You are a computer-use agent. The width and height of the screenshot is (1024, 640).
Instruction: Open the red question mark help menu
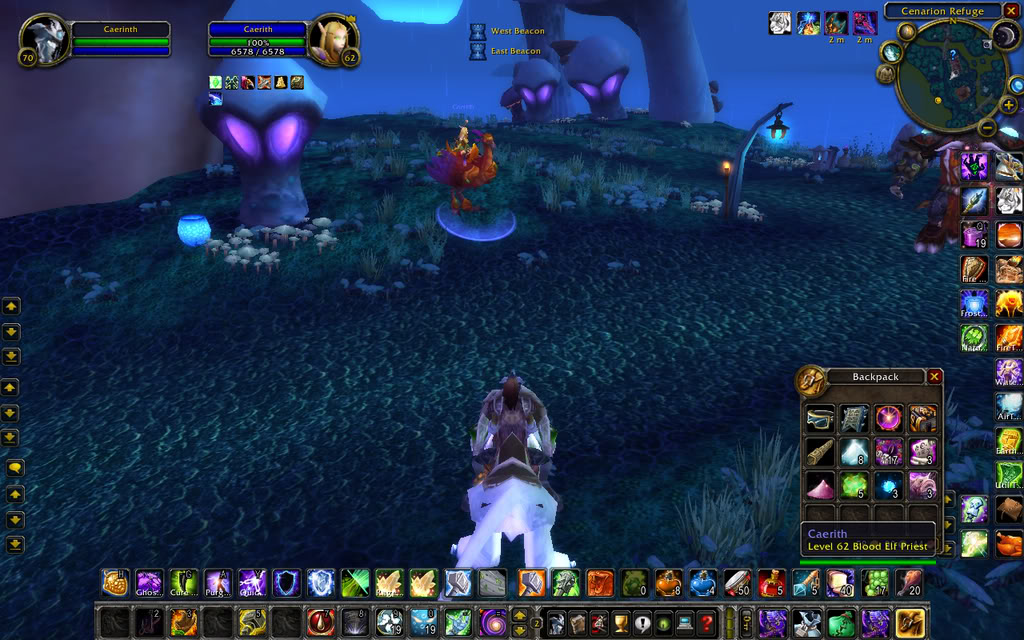(x=707, y=622)
